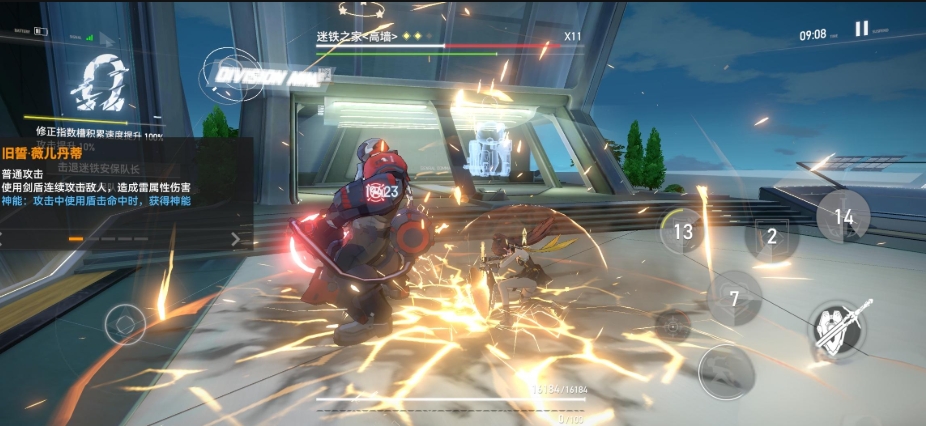
Task: Tap the skill showing cooldown 14
Action: tap(843, 216)
